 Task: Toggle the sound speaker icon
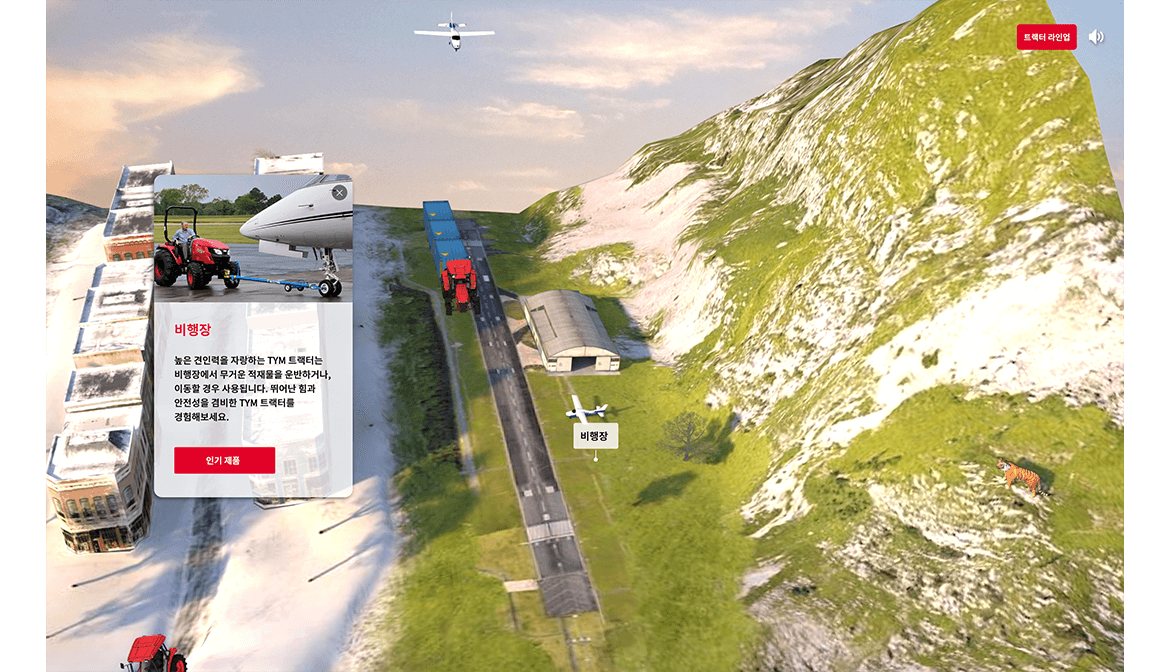pyautogui.click(x=1096, y=37)
